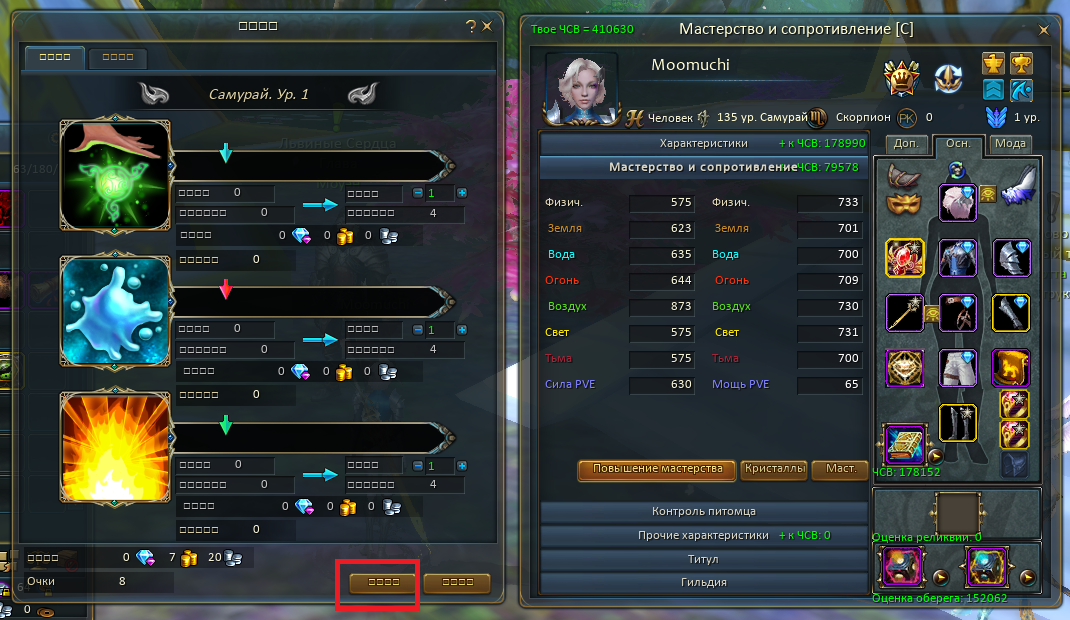
Task: Decrease the water mastery level with minus
Action: point(418,330)
